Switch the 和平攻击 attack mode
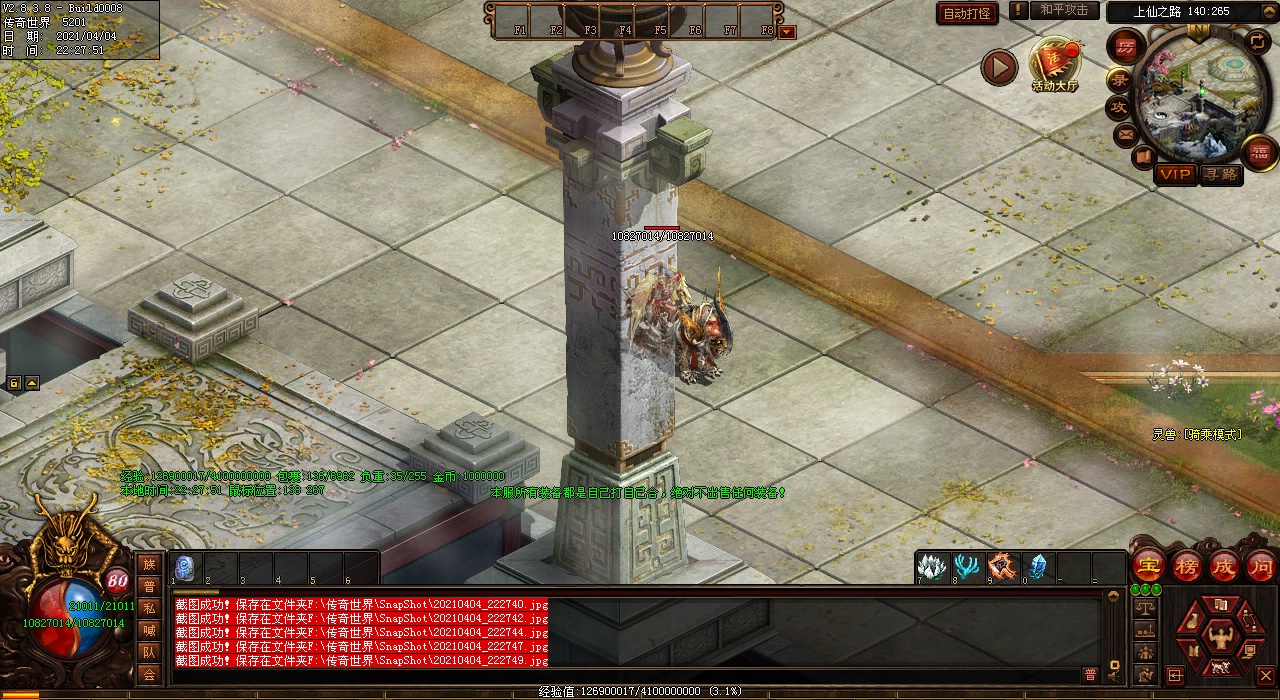This screenshot has width=1280, height=700. (x=1063, y=11)
